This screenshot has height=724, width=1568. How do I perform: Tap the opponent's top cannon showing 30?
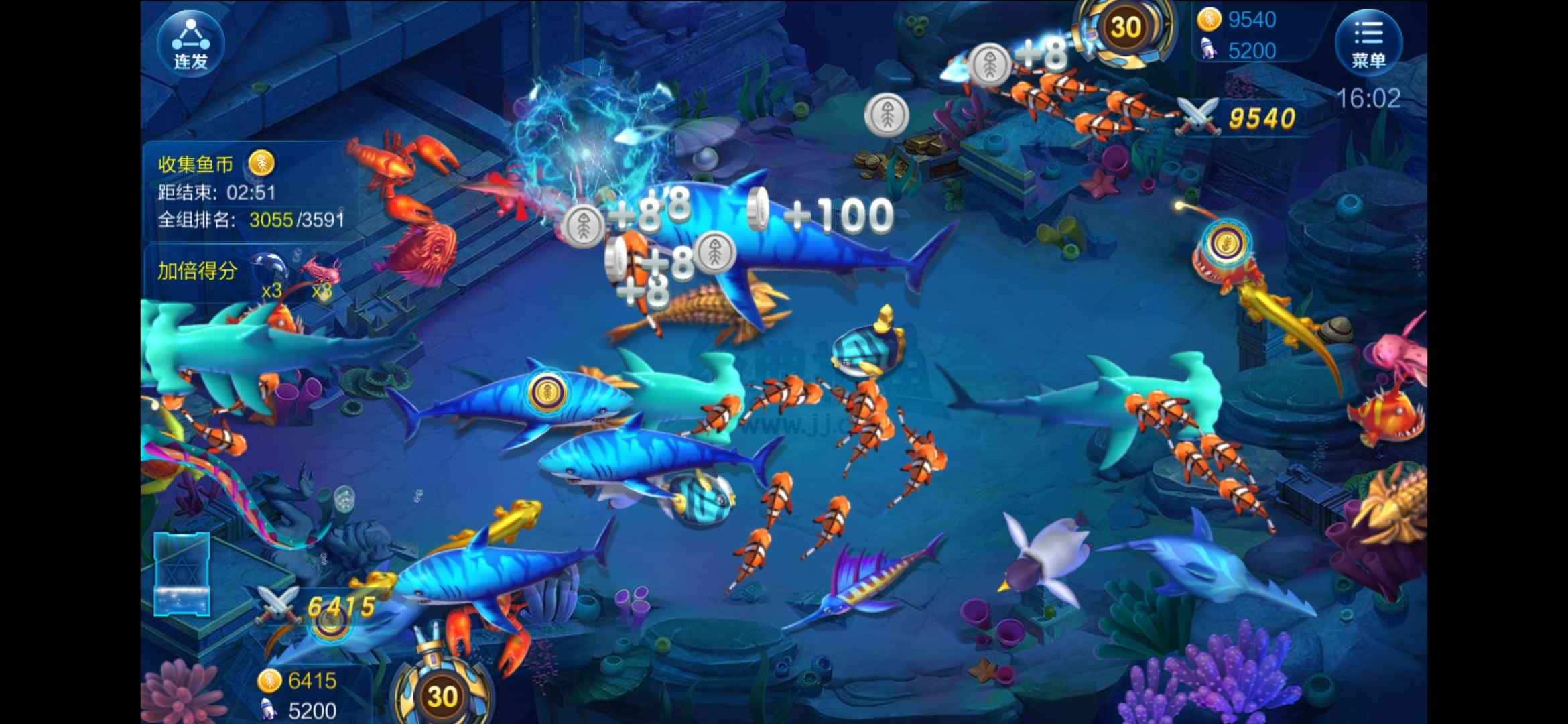pos(1125,28)
